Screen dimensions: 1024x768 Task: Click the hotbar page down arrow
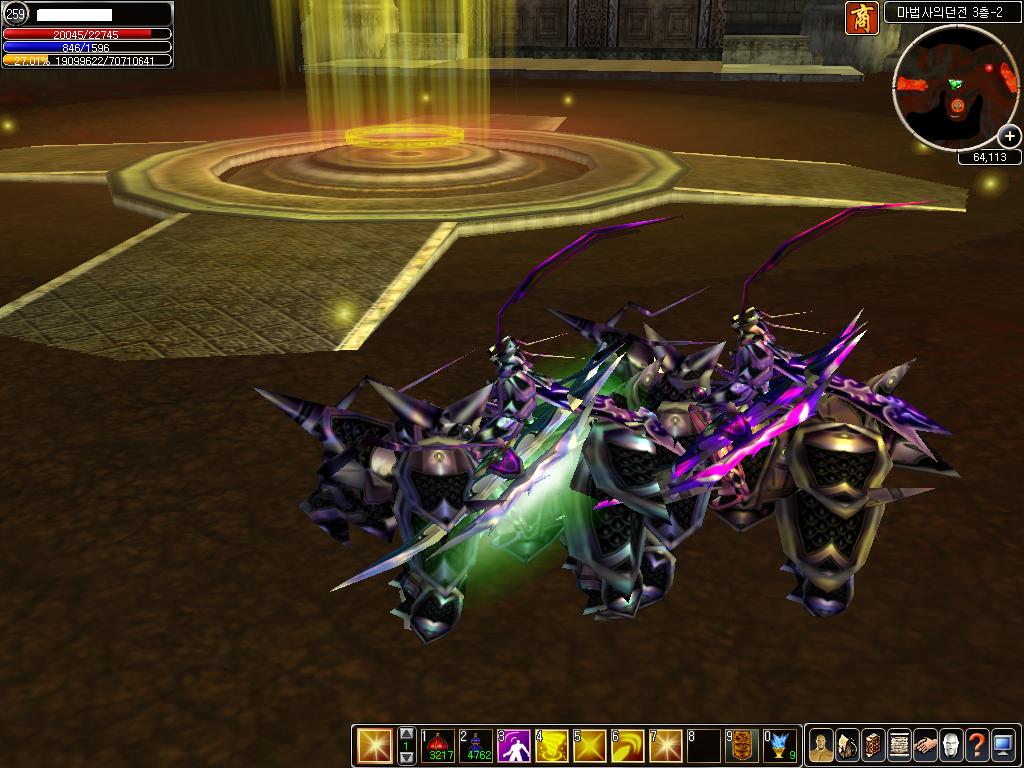click(x=406, y=758)
